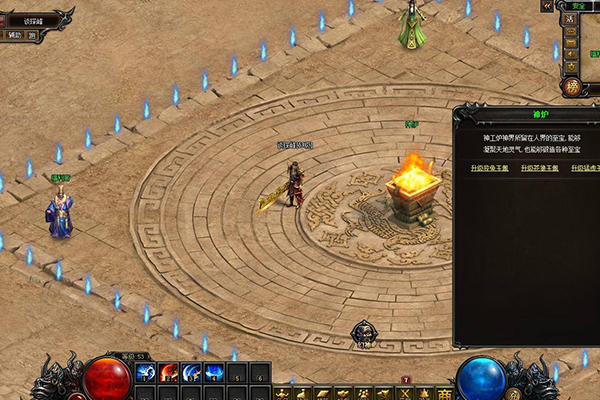The height and width of the screenshot is (400, 600).
Task: Choose the middle upgrade link in the 神炉 dialog
Action: [x=538, y=168]
